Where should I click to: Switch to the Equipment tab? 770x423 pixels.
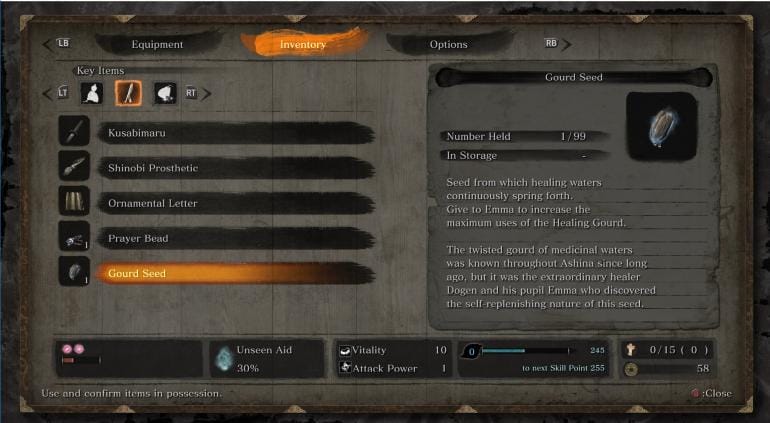[x=157, y=44]
